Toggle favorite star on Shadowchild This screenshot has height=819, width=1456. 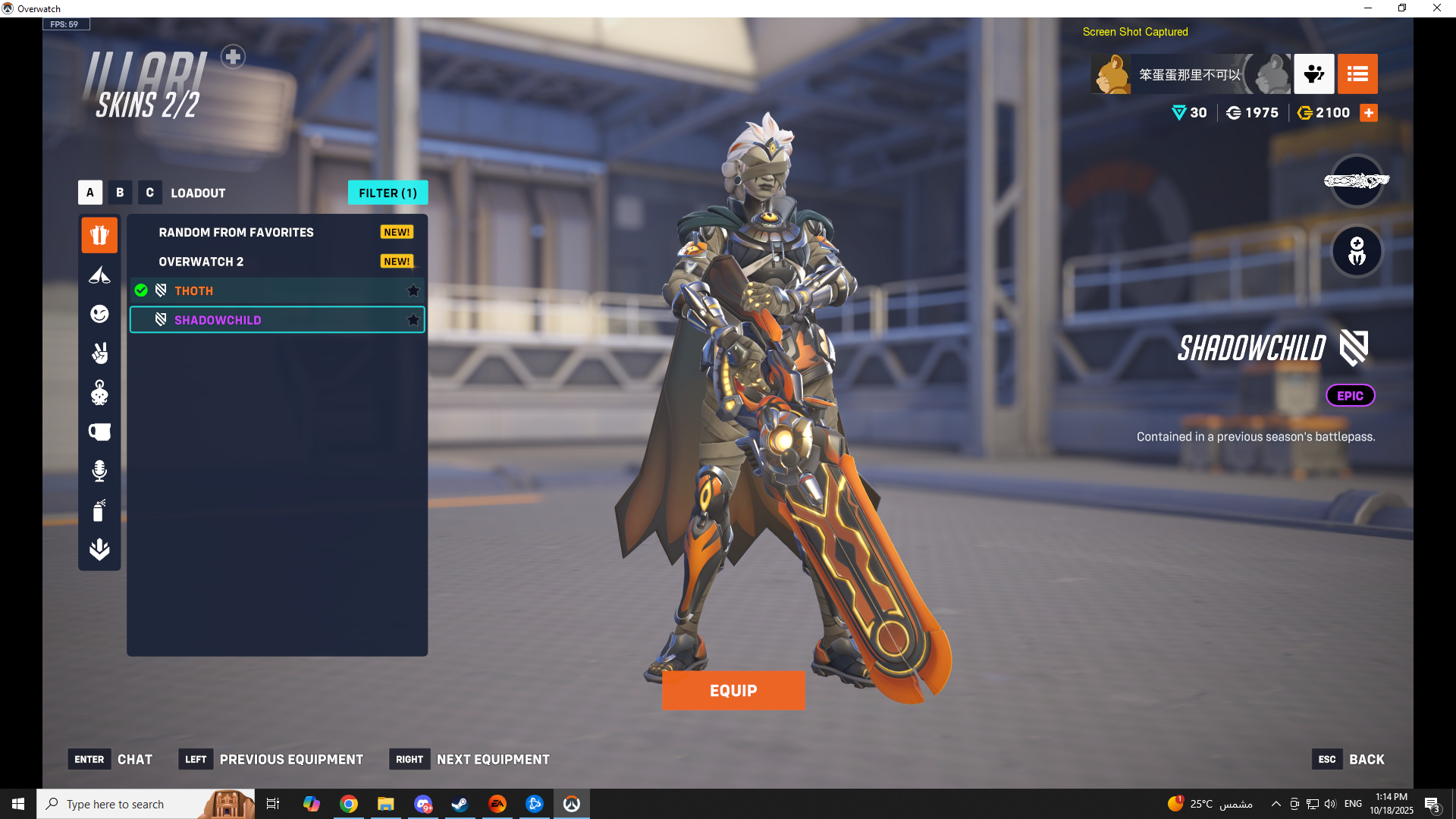413,320
